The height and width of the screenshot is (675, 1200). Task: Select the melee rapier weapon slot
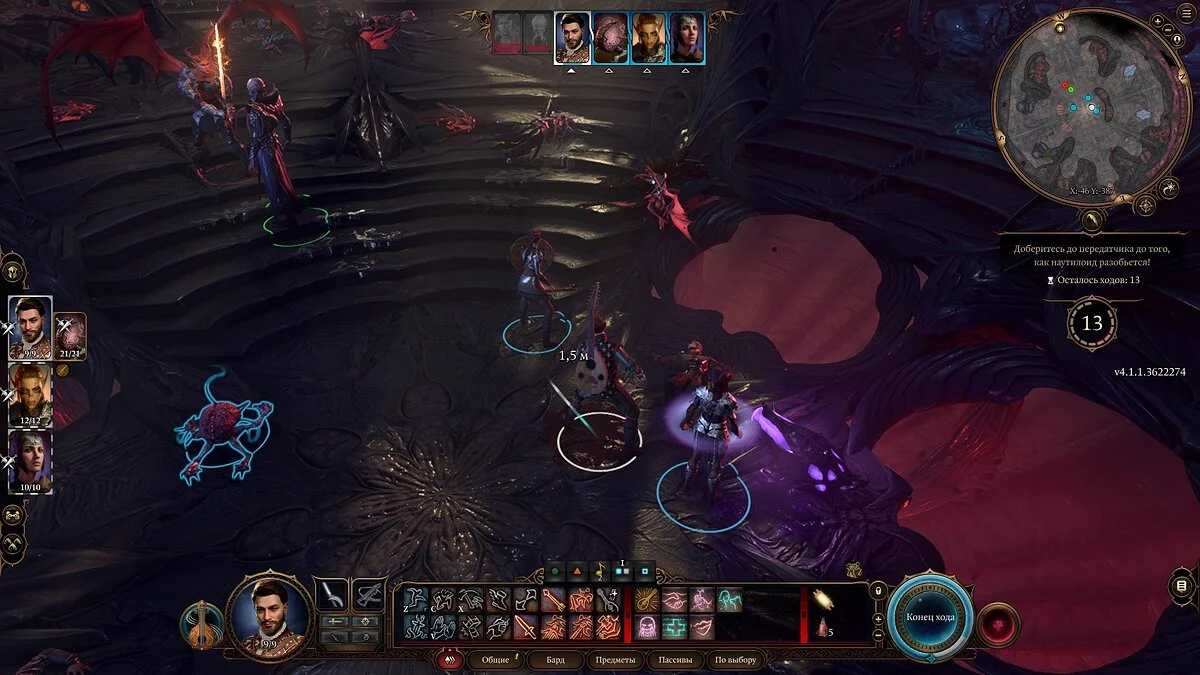point(332,595)
